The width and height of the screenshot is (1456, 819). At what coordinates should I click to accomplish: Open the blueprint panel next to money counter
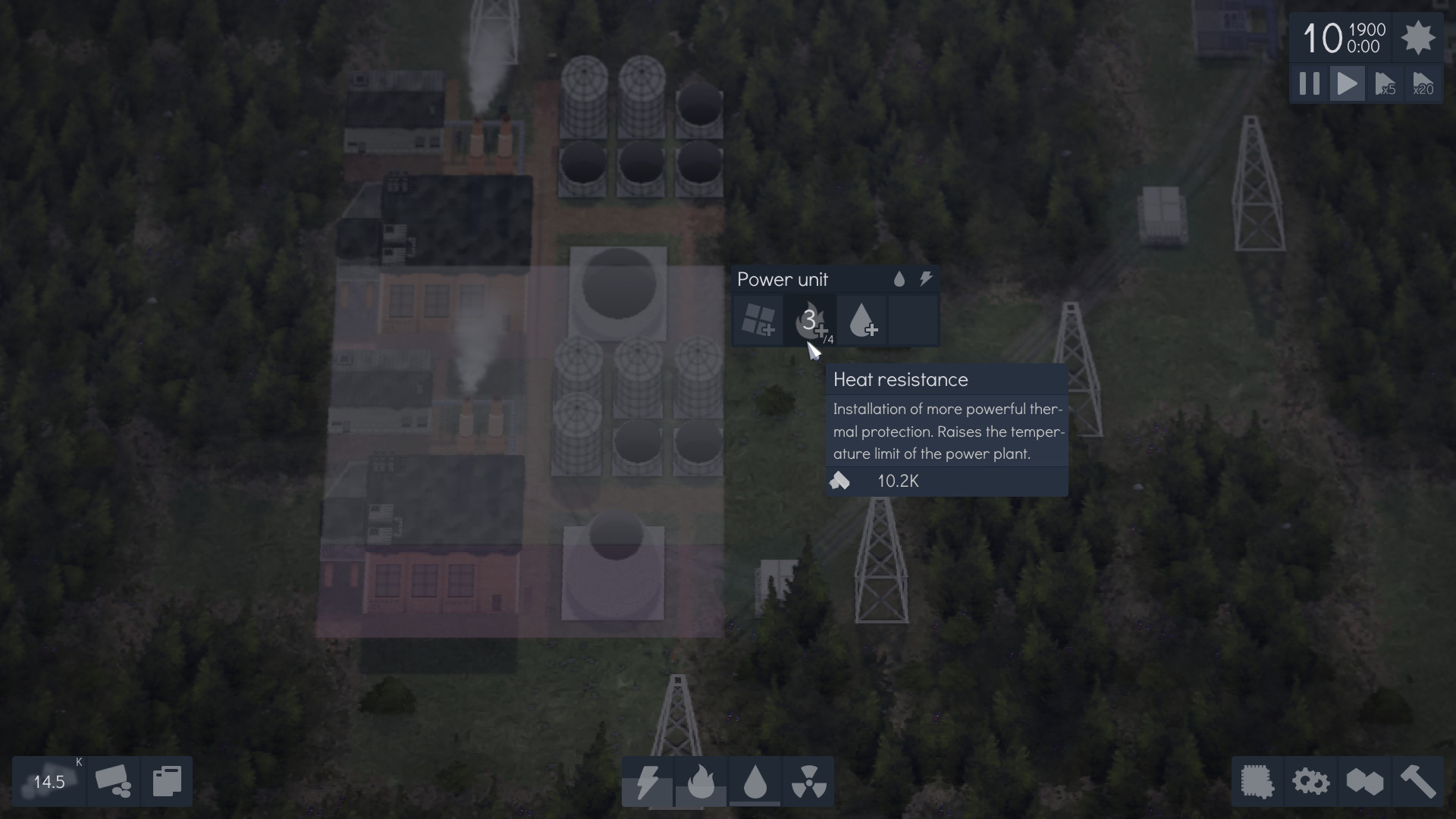click(x=166, y=781)
